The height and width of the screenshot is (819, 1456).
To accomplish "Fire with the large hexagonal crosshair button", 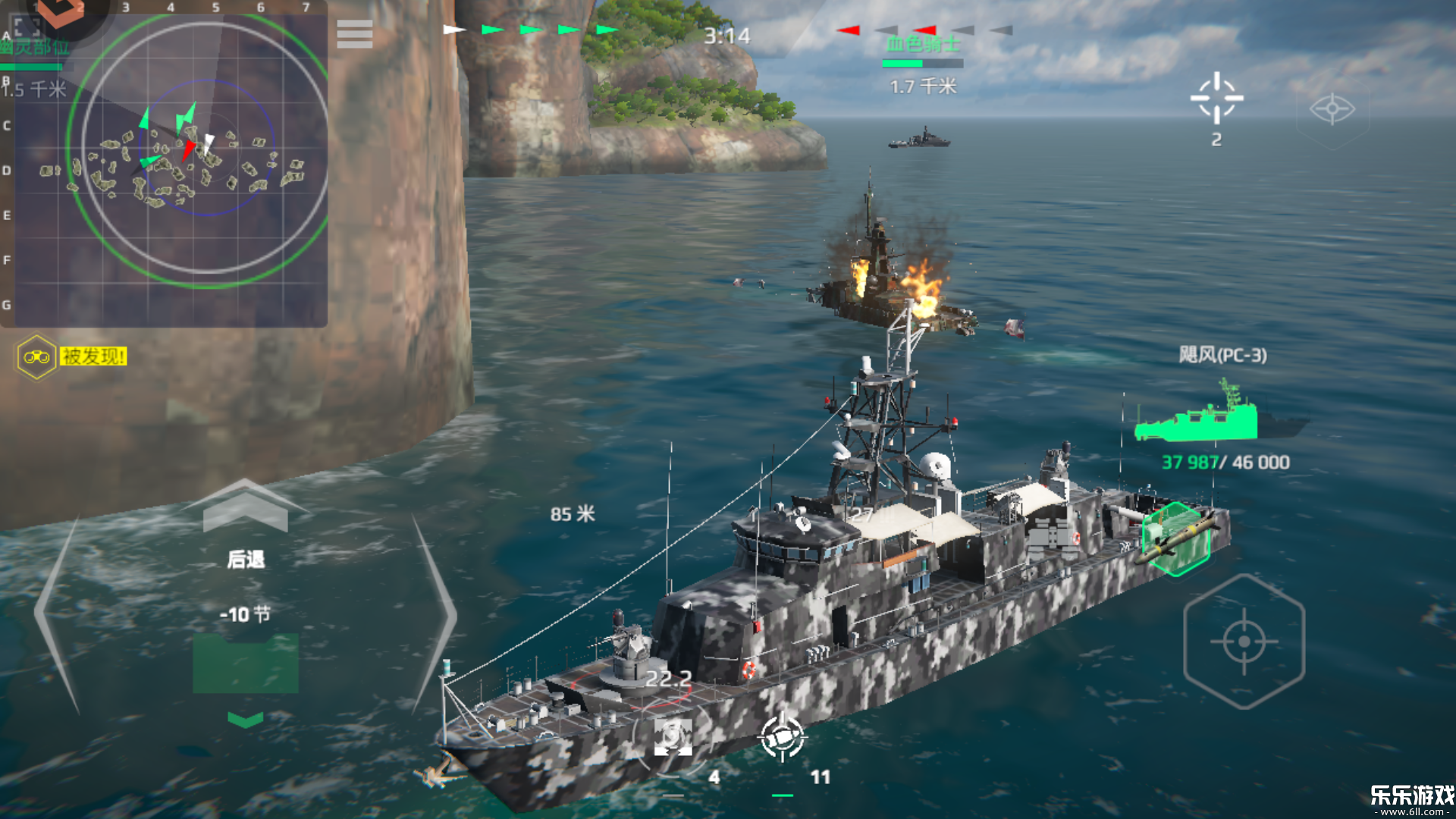I will coord(1244,642).
